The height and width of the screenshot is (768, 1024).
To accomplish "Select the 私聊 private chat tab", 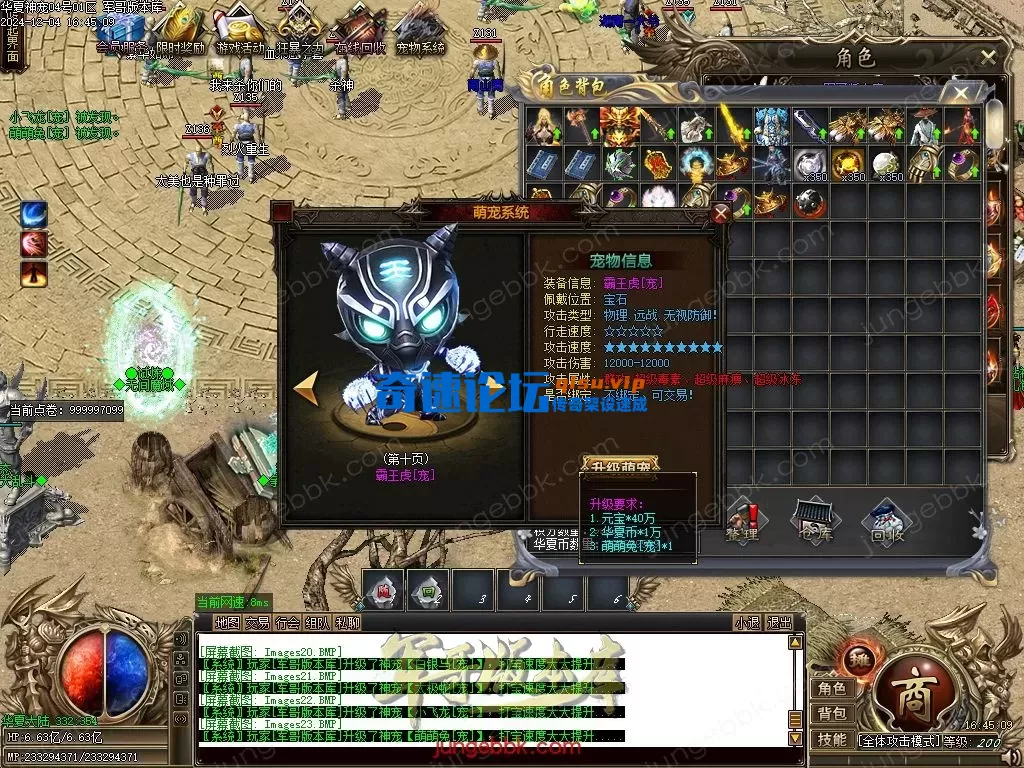I will [x=348, y=622].
